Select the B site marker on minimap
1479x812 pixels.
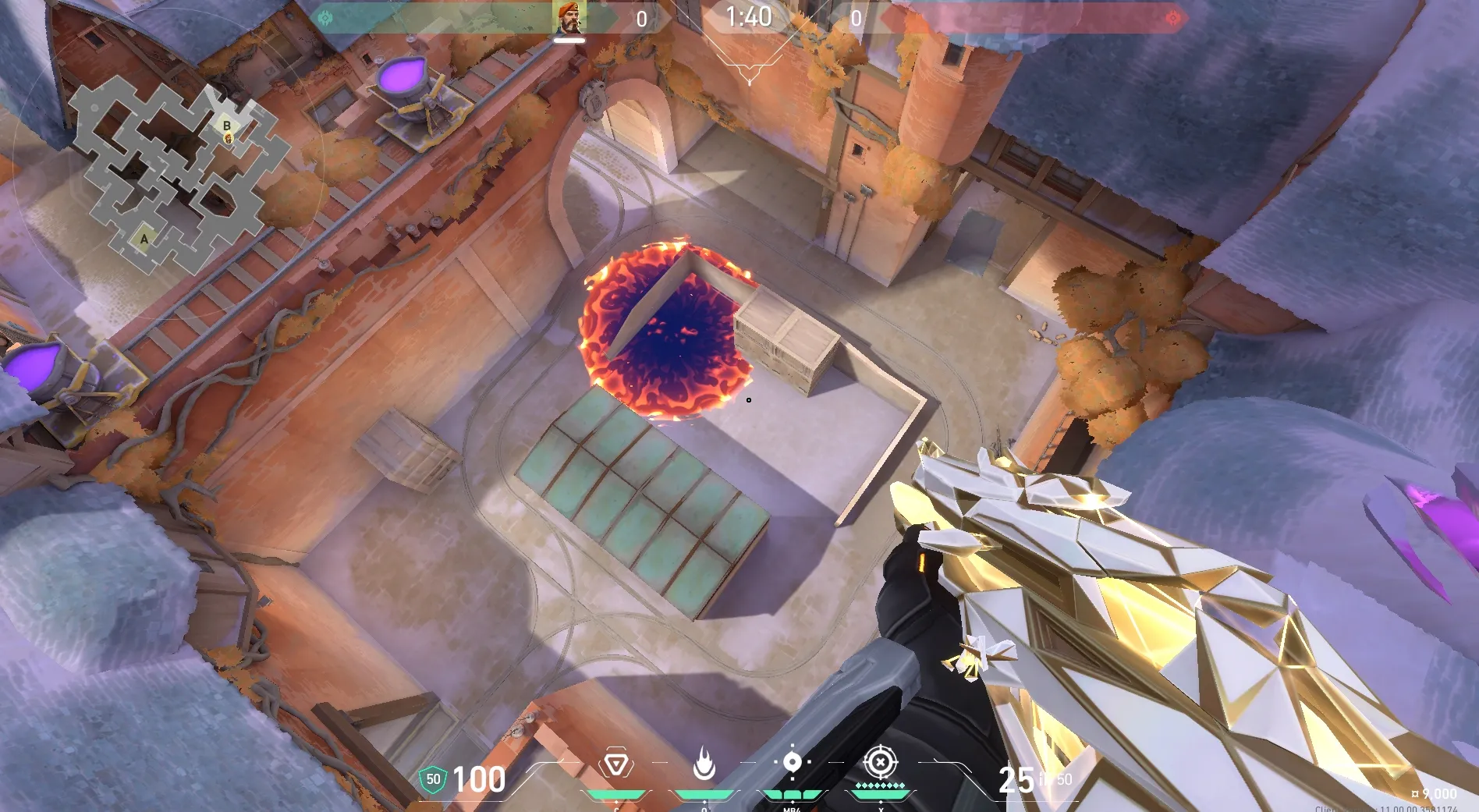(227, 126)
